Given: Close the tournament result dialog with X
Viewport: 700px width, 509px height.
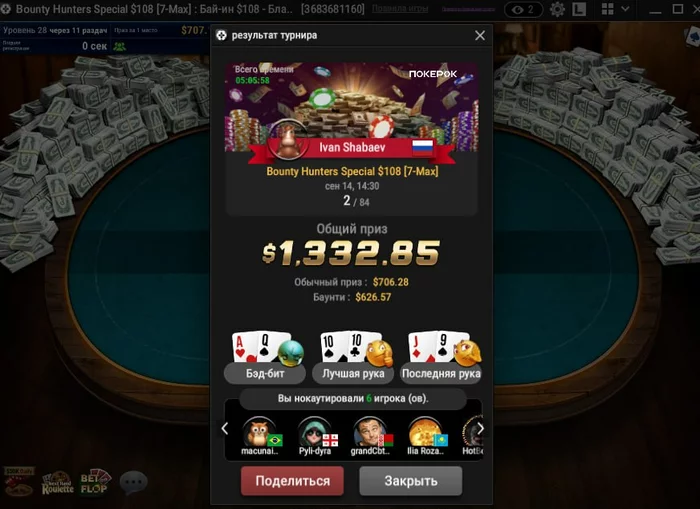Looking at the screenshot, I should pyautogui.click(x=480, y=35).
